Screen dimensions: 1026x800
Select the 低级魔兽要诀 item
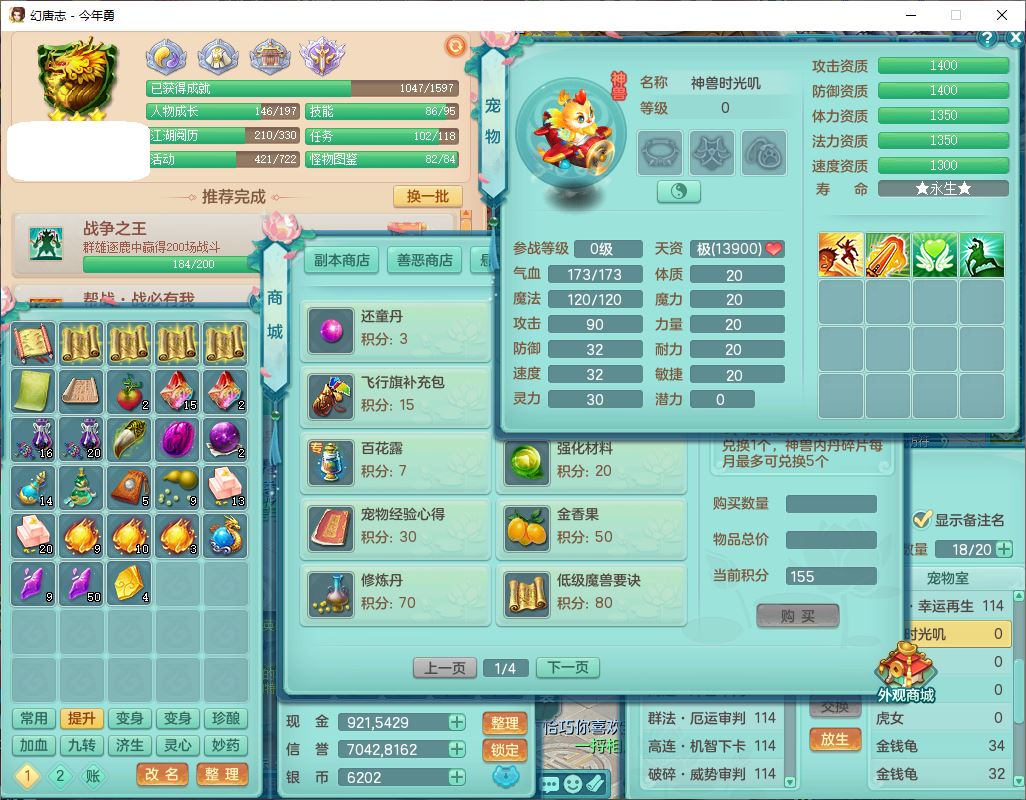tap(591, 592)
